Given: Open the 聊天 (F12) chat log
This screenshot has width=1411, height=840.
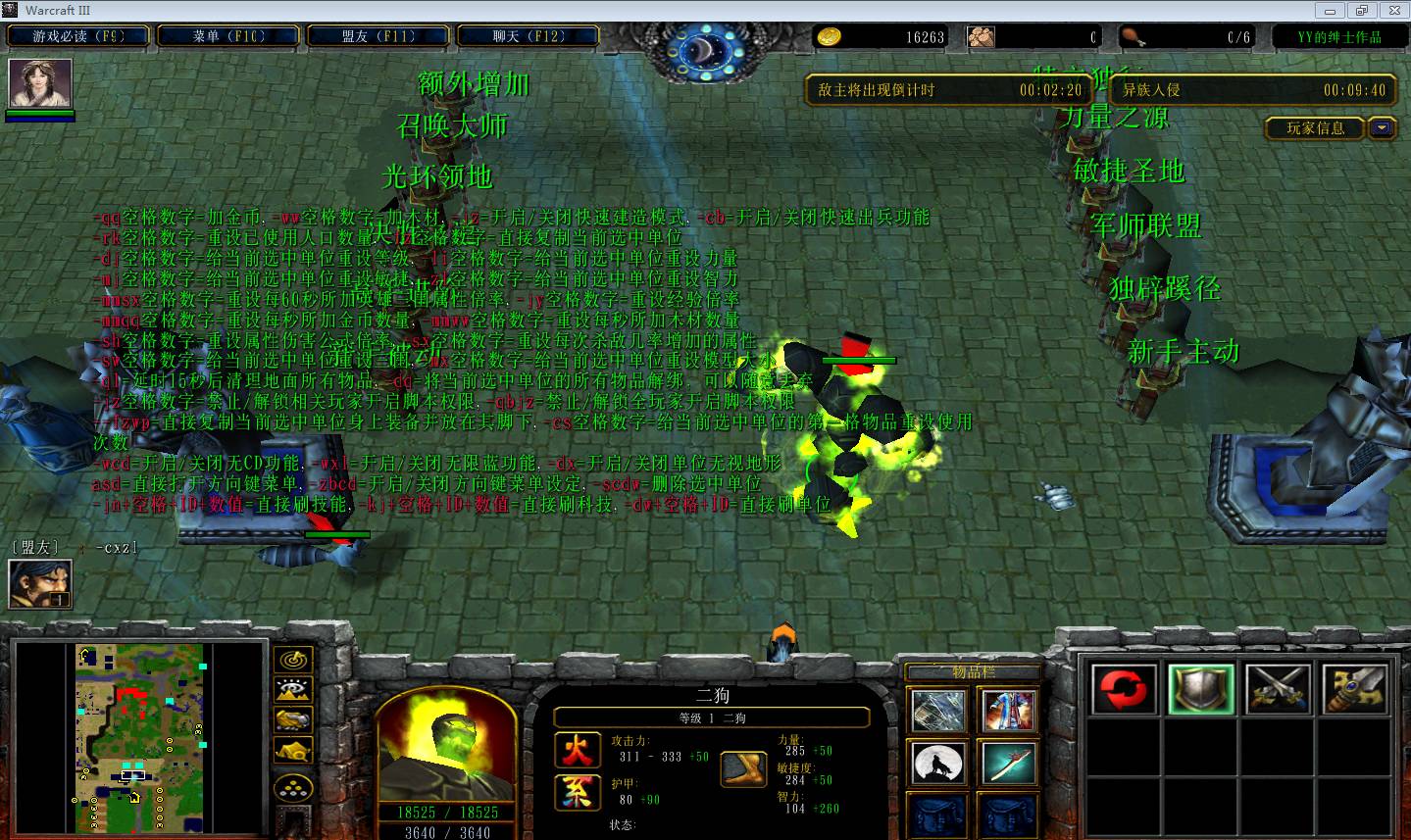Looking at the screenshot, I should pos(529,36).
